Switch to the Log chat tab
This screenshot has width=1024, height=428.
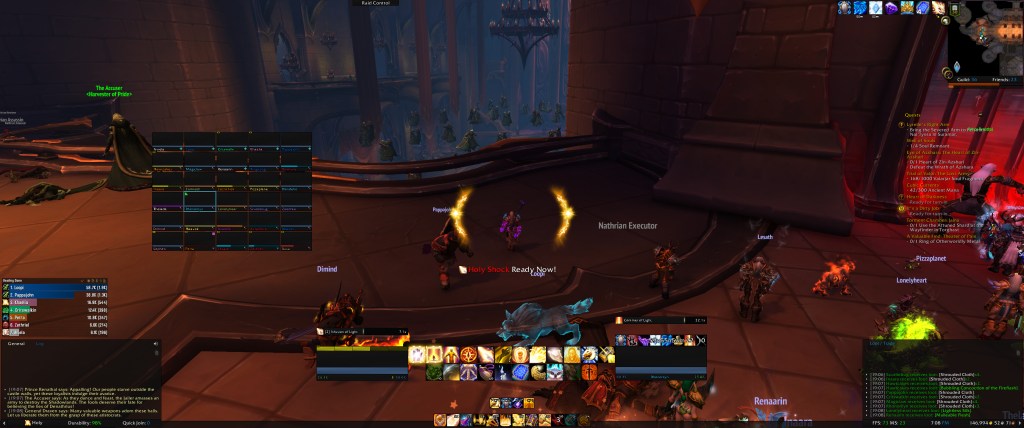tap(41, 343)
